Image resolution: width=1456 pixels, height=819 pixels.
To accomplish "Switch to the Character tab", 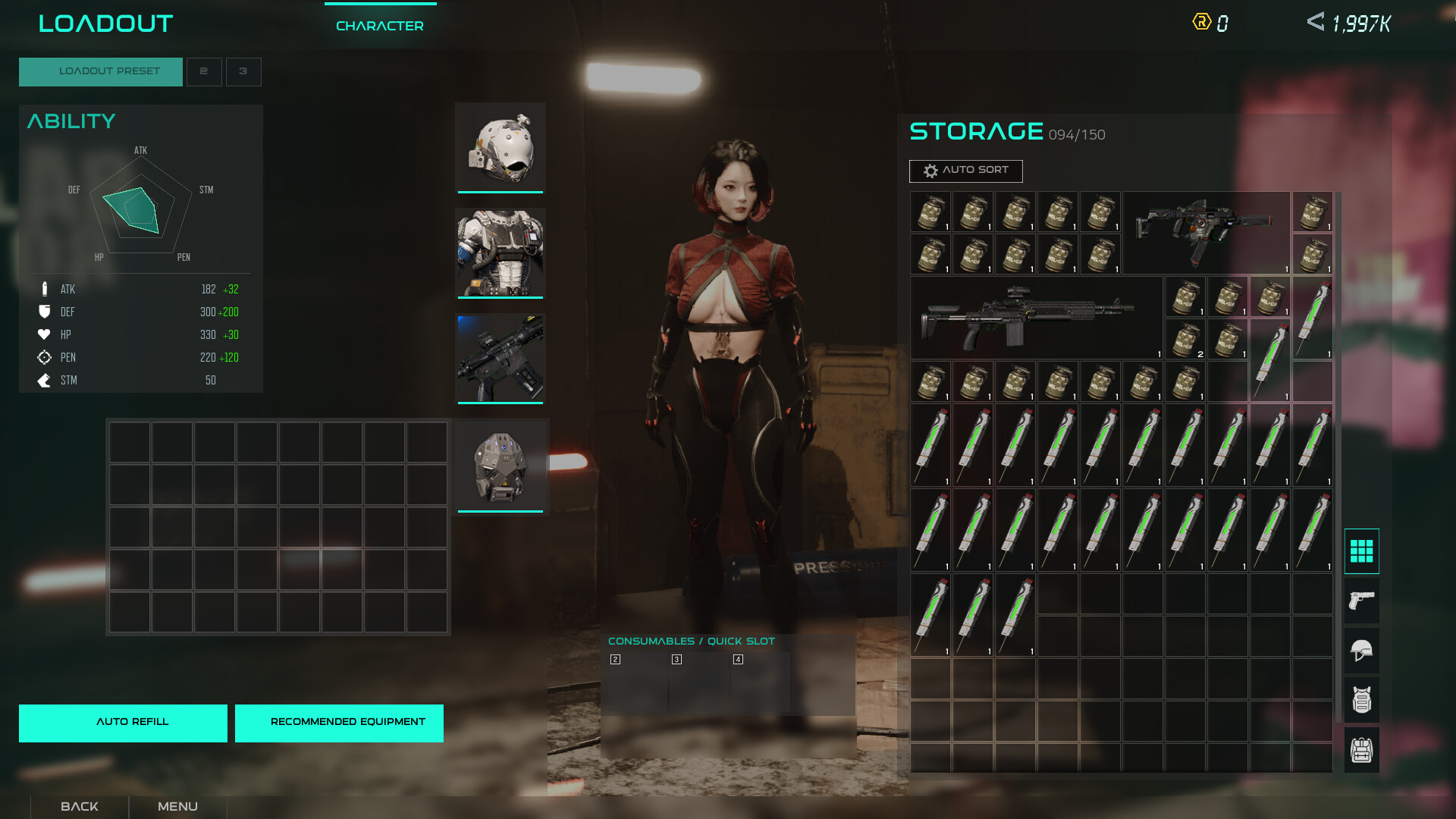I will click(380, 26).
